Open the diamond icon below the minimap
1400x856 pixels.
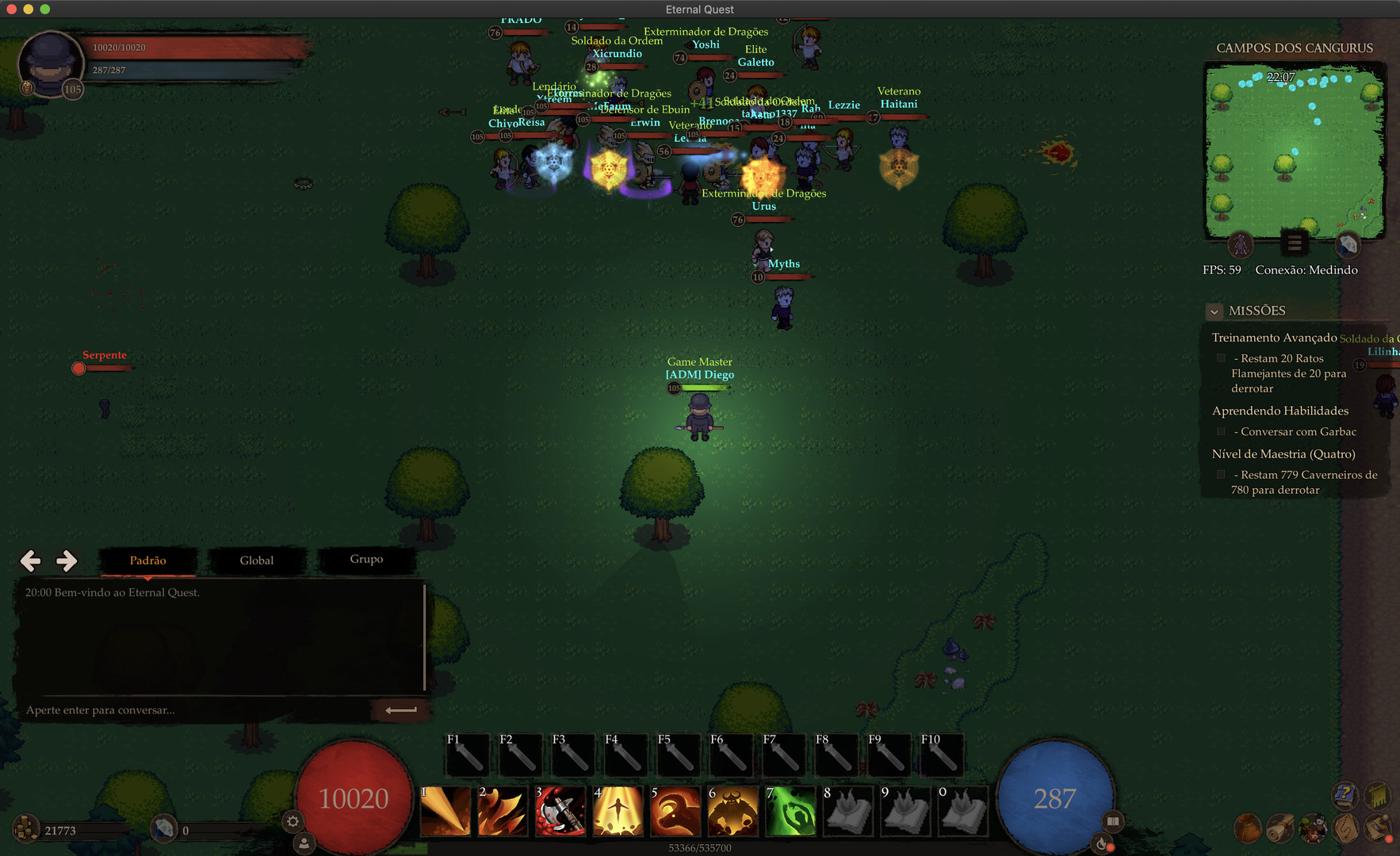coord(1348,246)
